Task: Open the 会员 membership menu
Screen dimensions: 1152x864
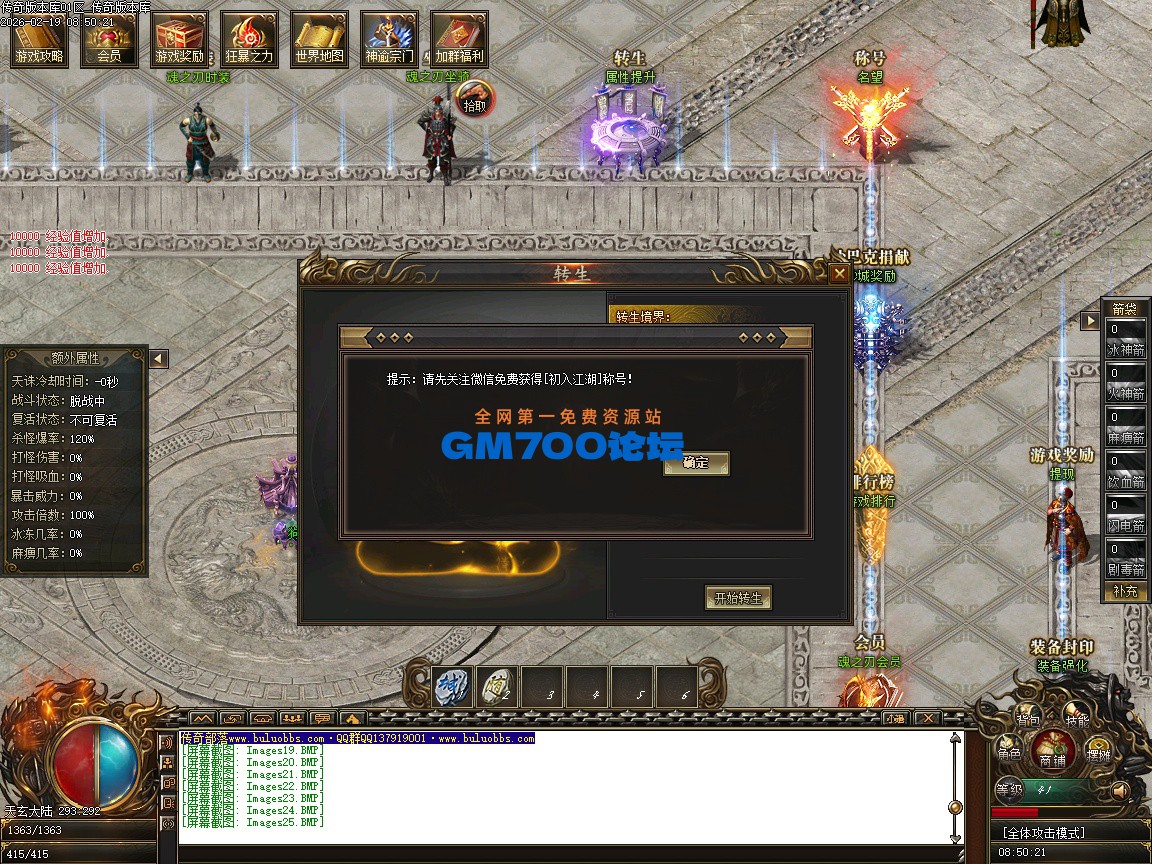Action: coord(110,40)
